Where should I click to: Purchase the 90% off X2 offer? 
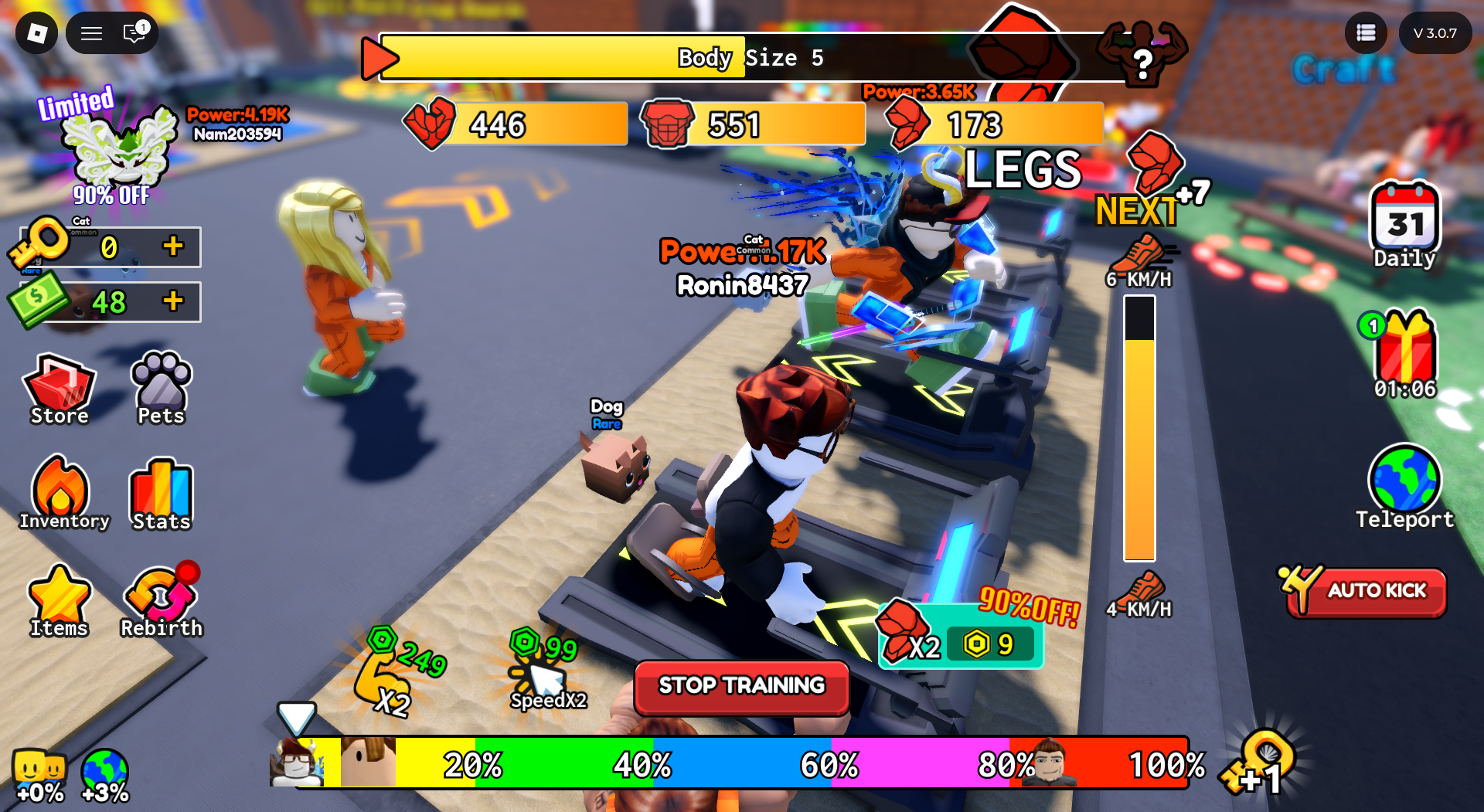pyautogui.click(x=962, y=640)
